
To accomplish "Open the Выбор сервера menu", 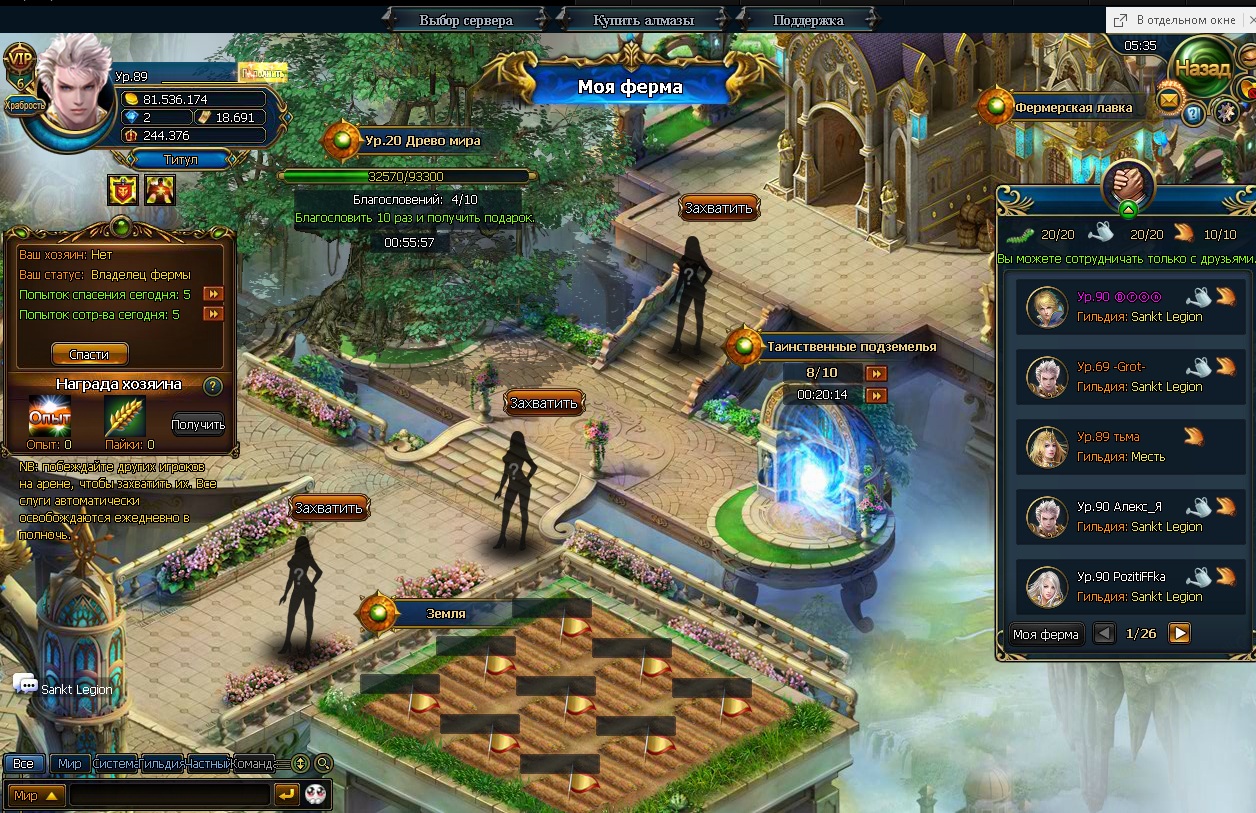I will point(466,20).
